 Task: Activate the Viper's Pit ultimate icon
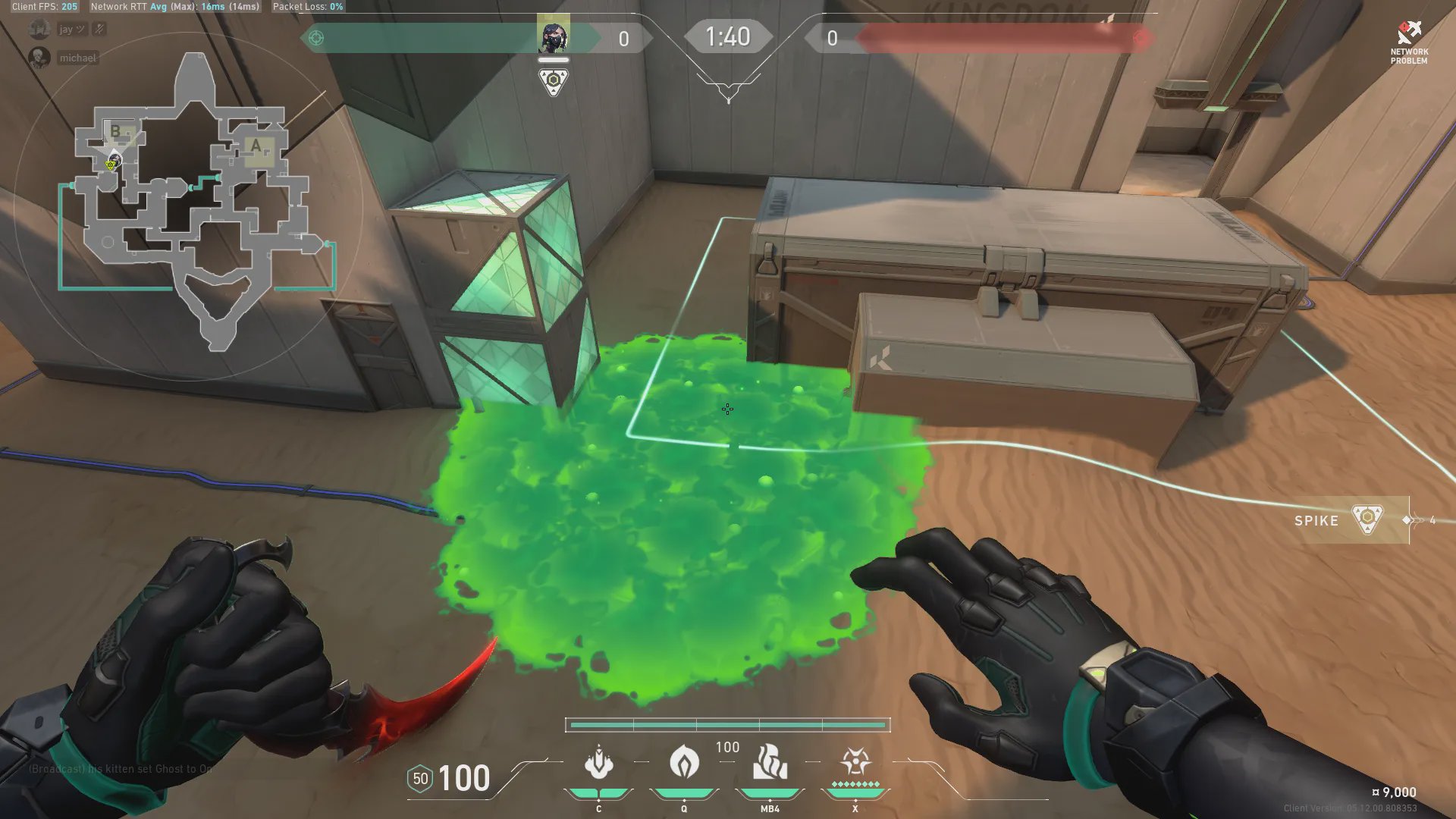tap(855, 762)
